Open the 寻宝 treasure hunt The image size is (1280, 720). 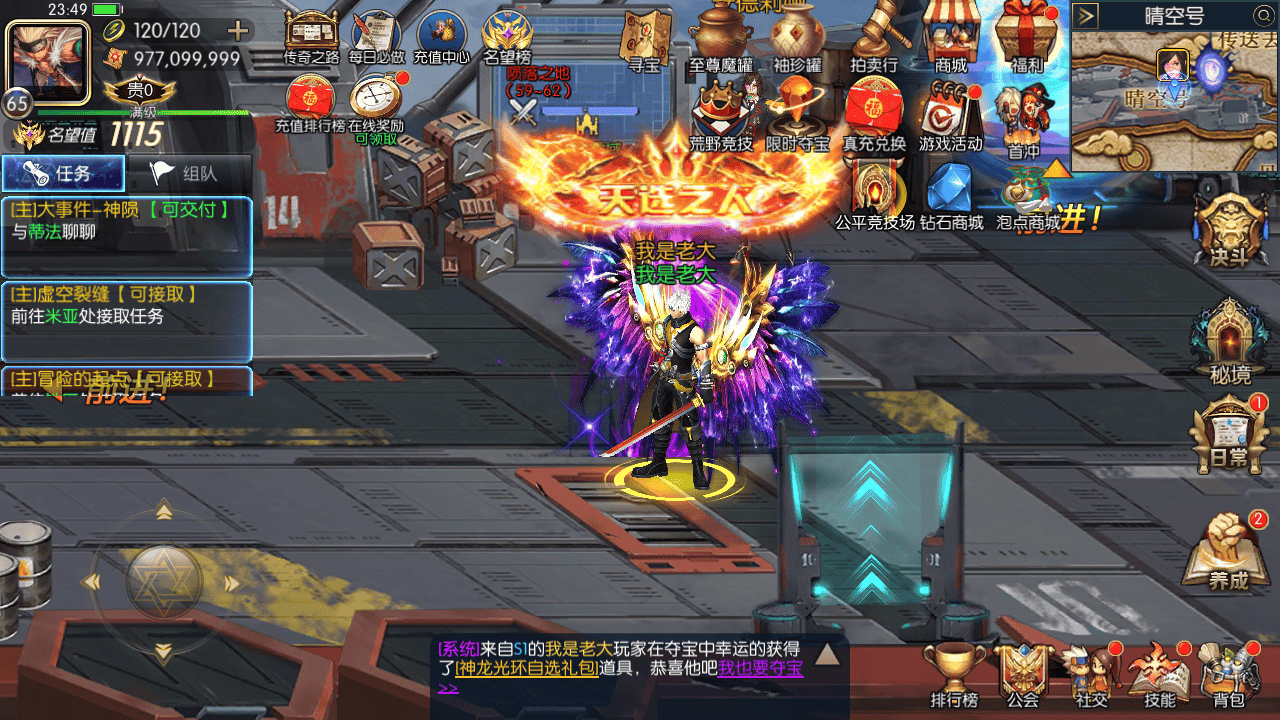pos(643,38)
